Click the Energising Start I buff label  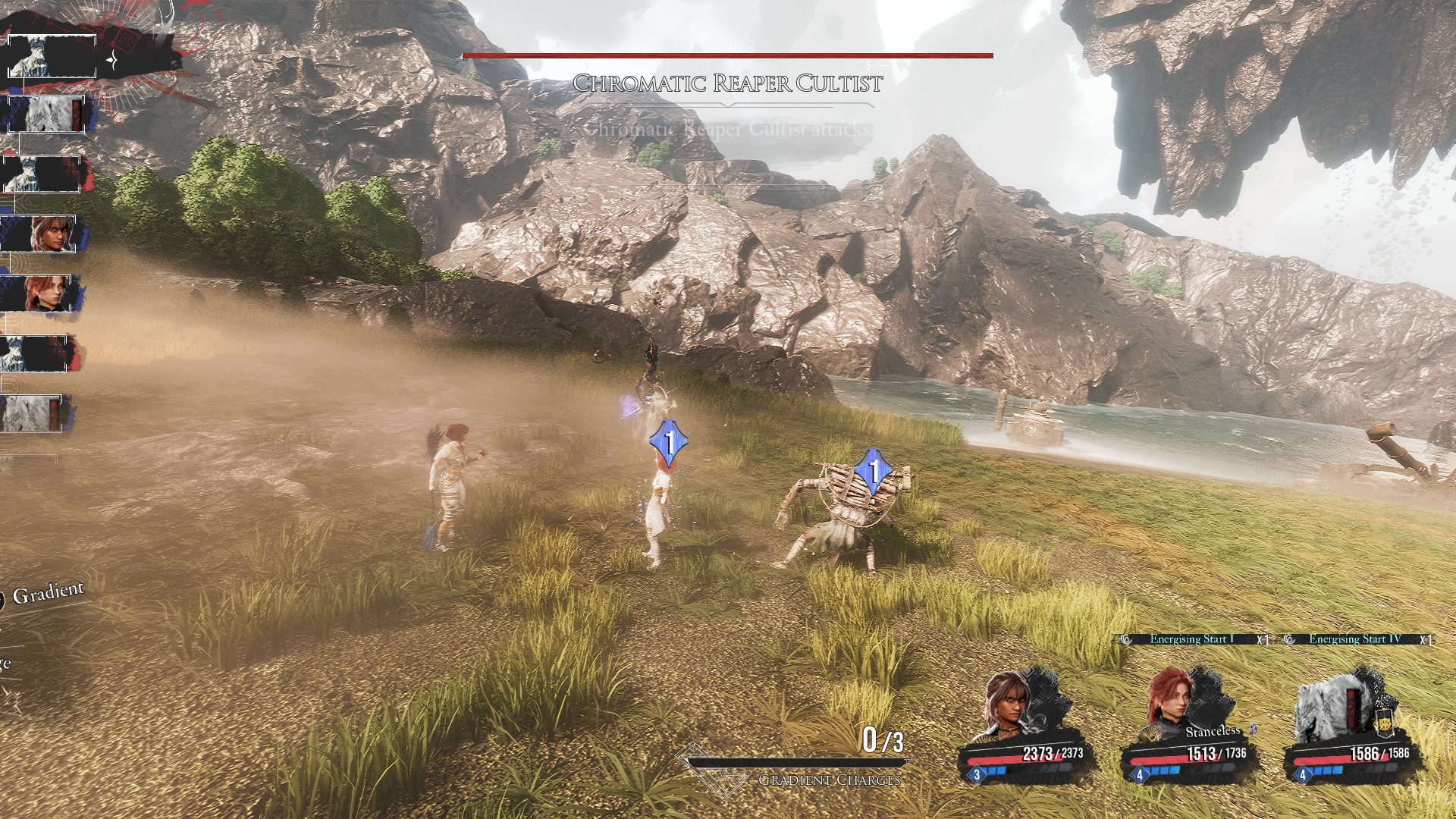(x=1191, y=639)
